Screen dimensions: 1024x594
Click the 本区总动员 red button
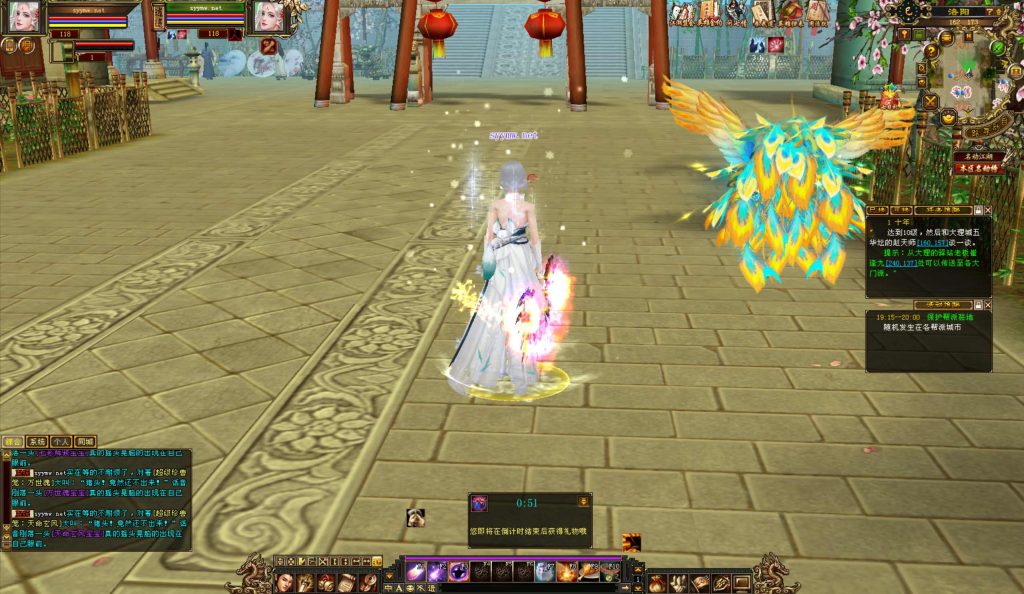(x=977, y=168)
